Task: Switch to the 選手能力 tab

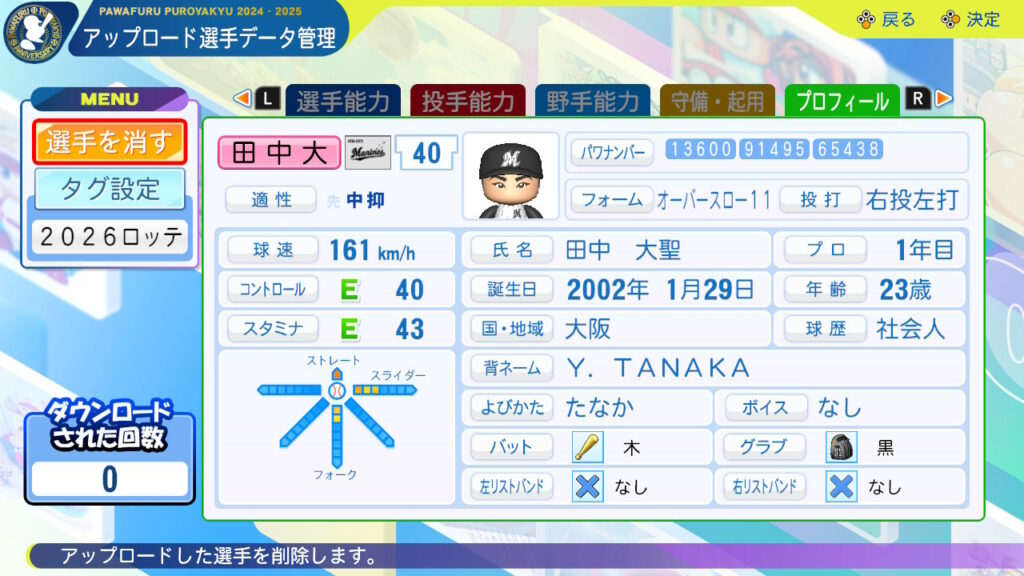Action: pyautogui.click(x=343, y=101)
